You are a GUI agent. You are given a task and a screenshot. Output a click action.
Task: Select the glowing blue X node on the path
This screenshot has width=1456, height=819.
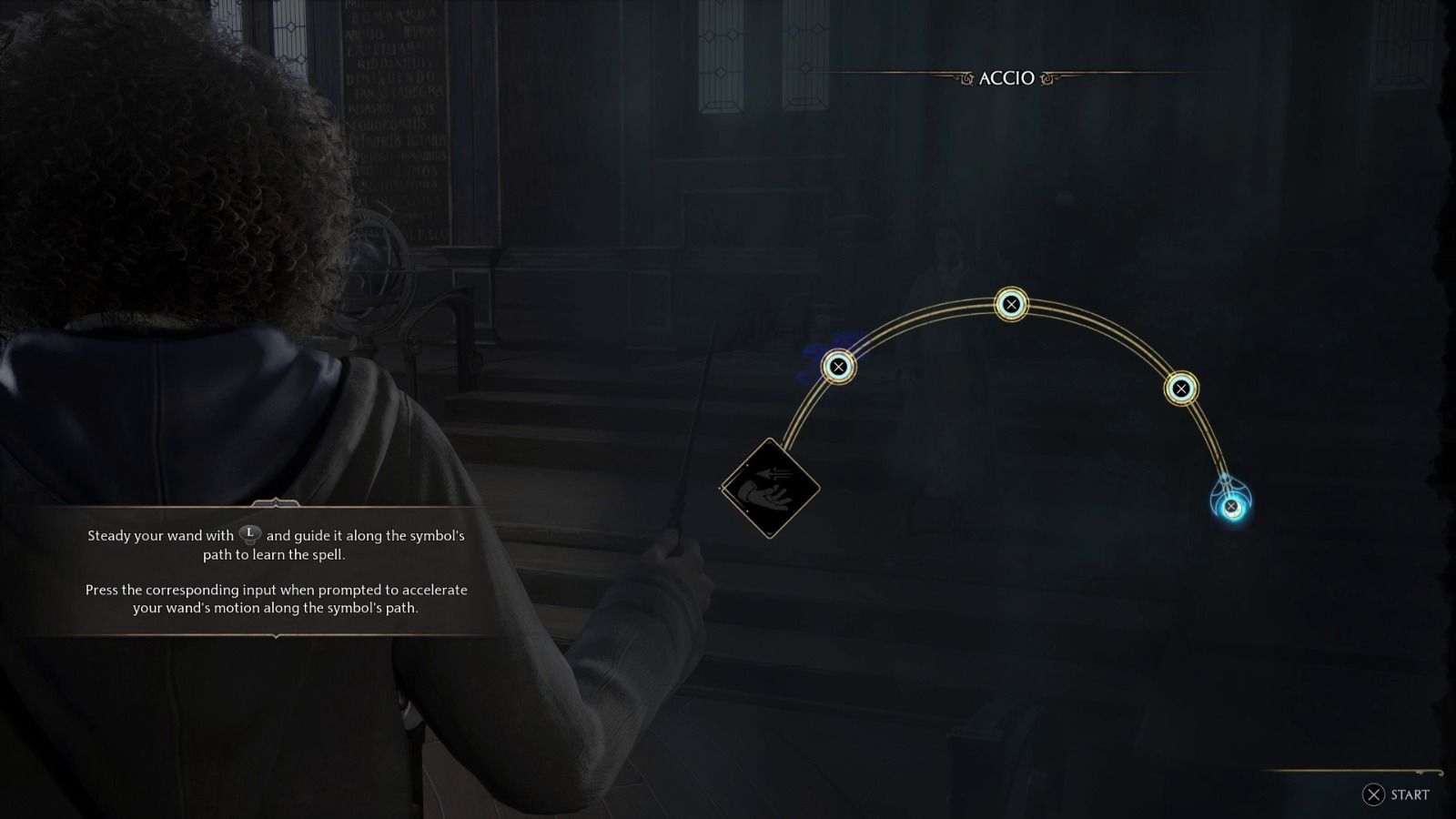[x=1233, y=505]
